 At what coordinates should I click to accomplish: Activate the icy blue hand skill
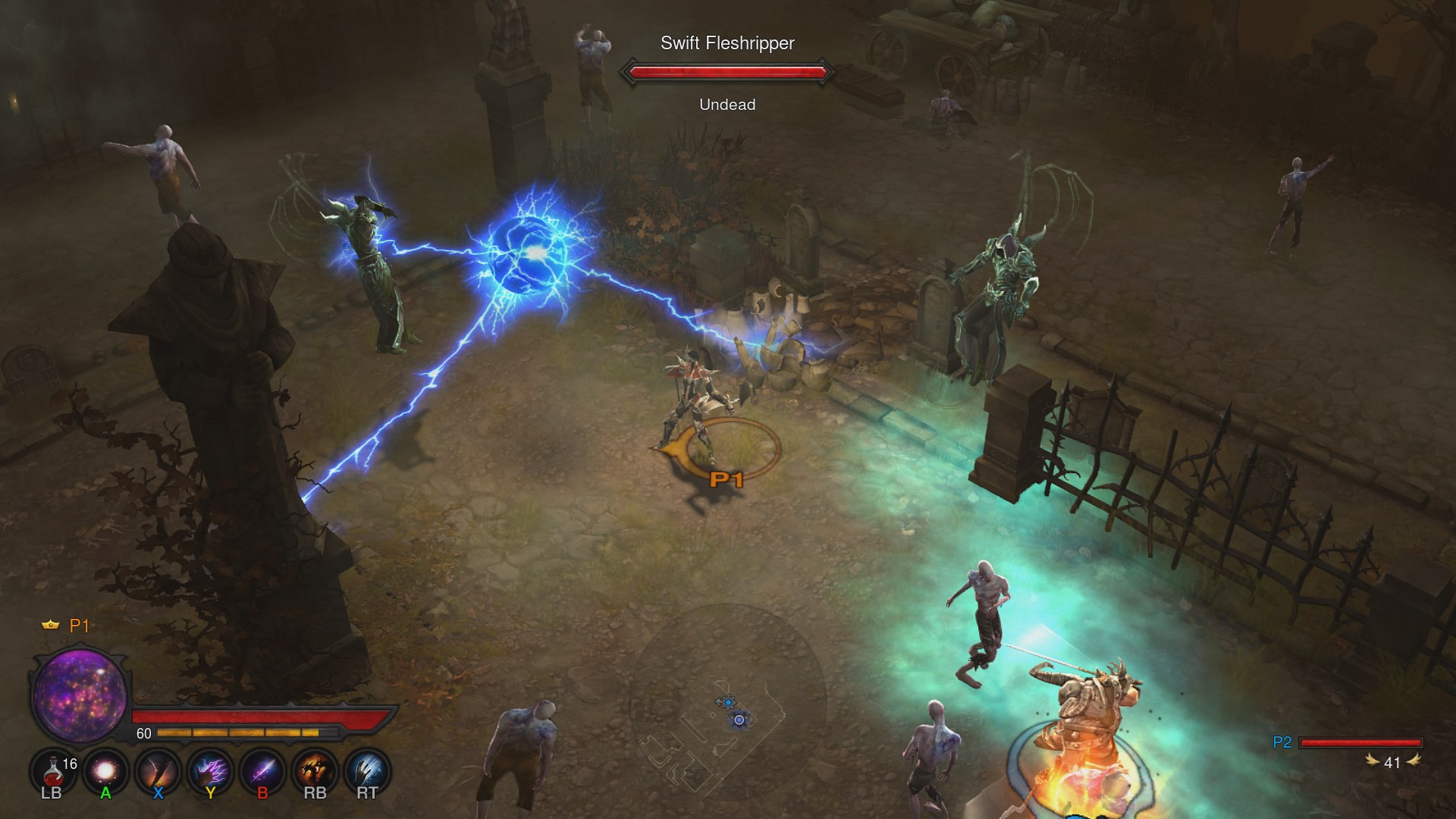pyautogui.click(x=367, y=772)
